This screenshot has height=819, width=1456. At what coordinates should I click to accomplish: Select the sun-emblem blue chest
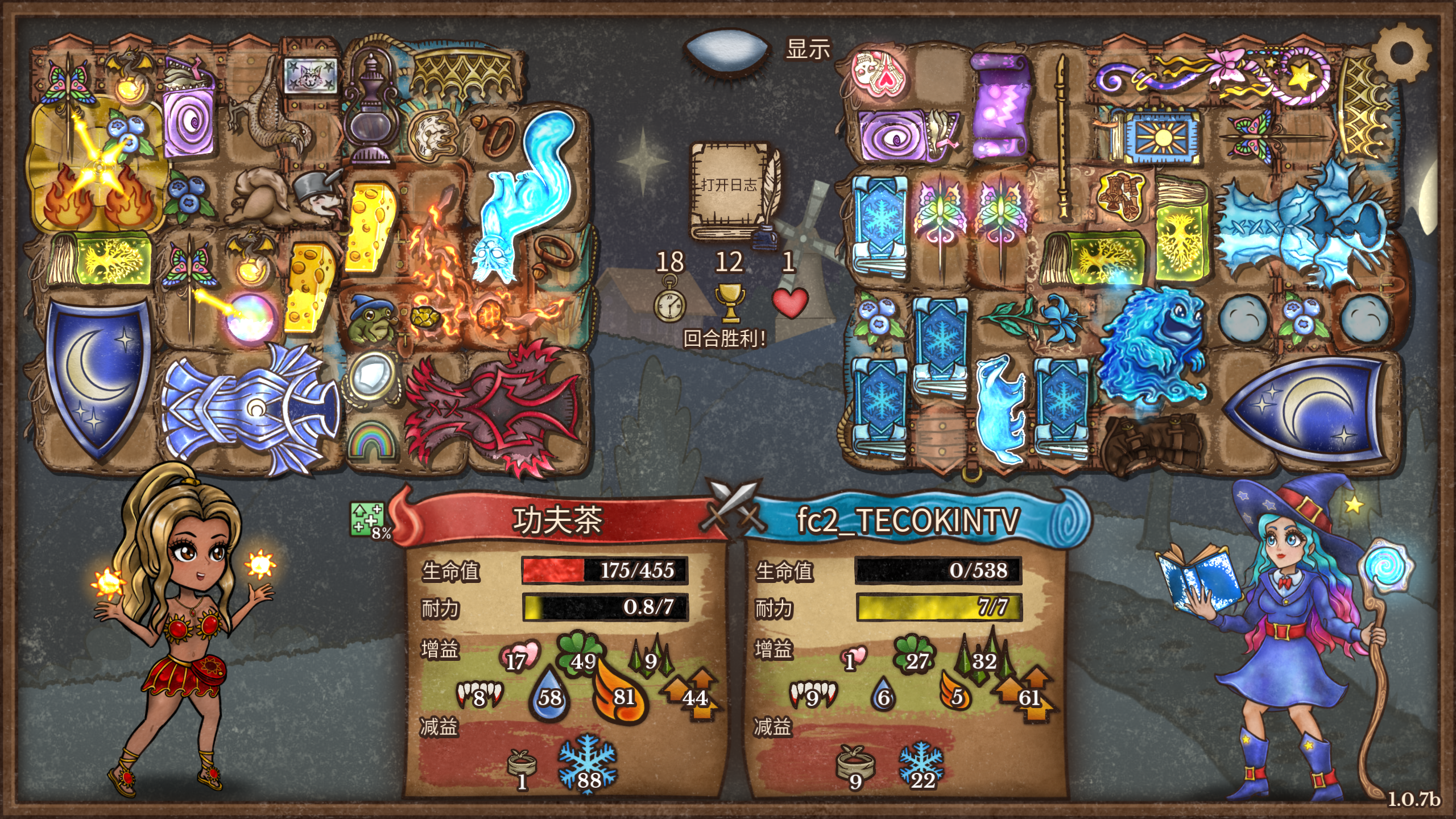(x=1155, y=135)
